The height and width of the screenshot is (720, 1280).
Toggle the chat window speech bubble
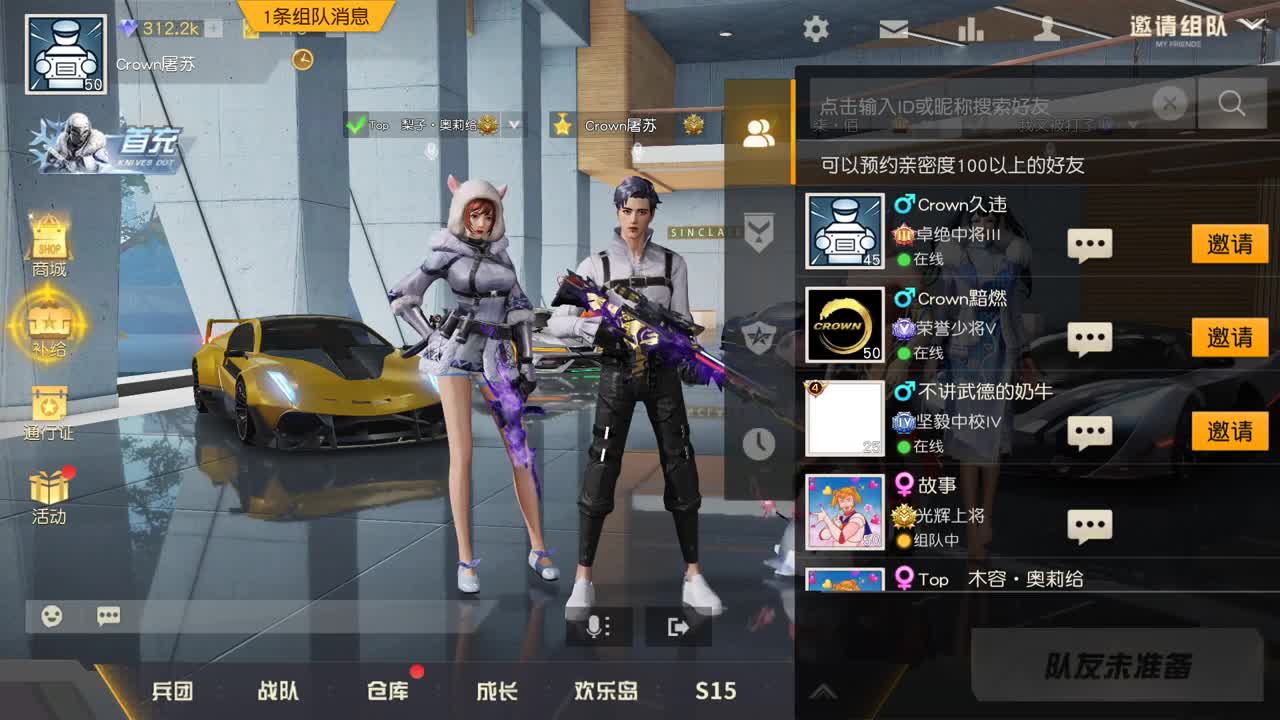108,617
